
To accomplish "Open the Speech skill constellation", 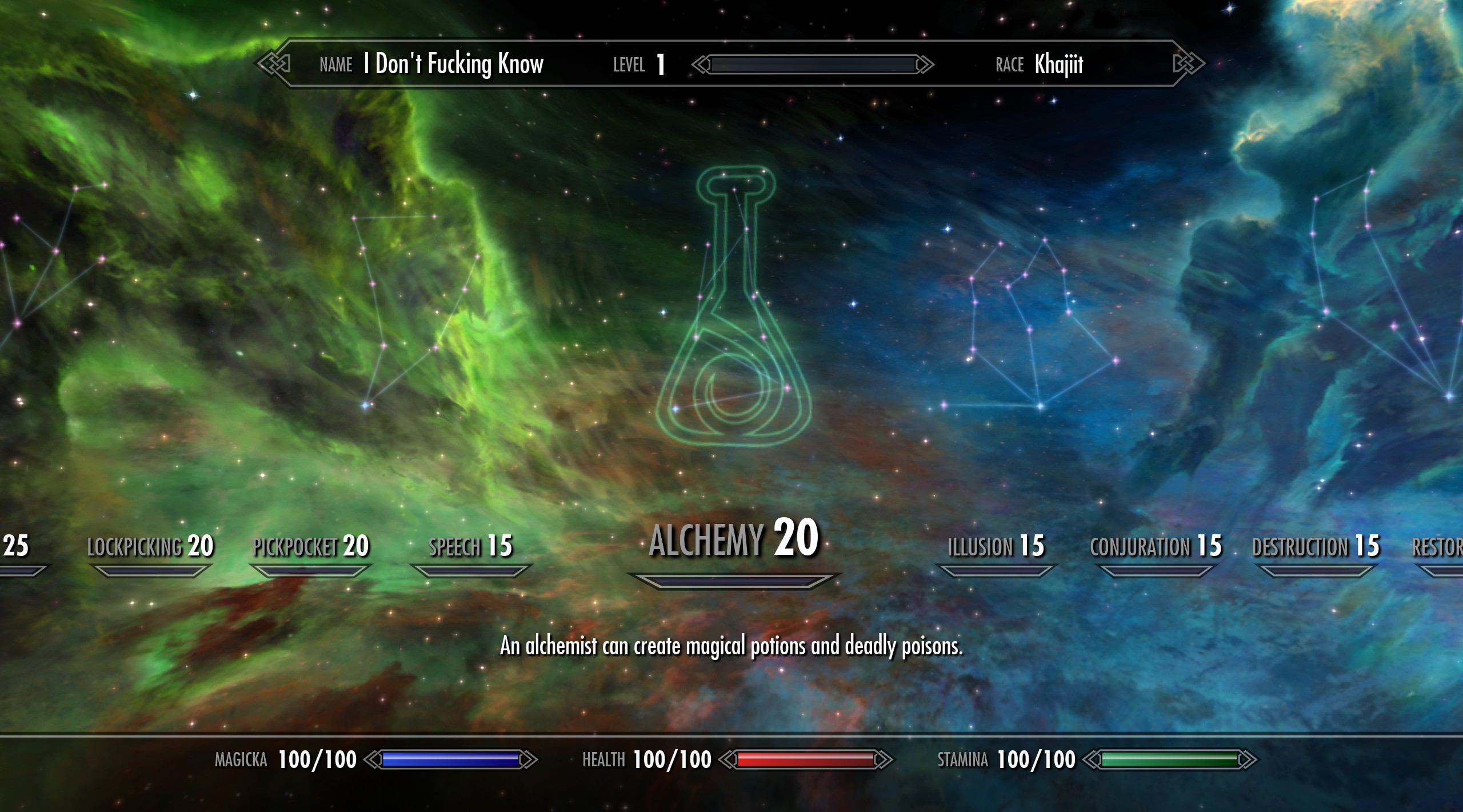I will (x=471, y=546).
